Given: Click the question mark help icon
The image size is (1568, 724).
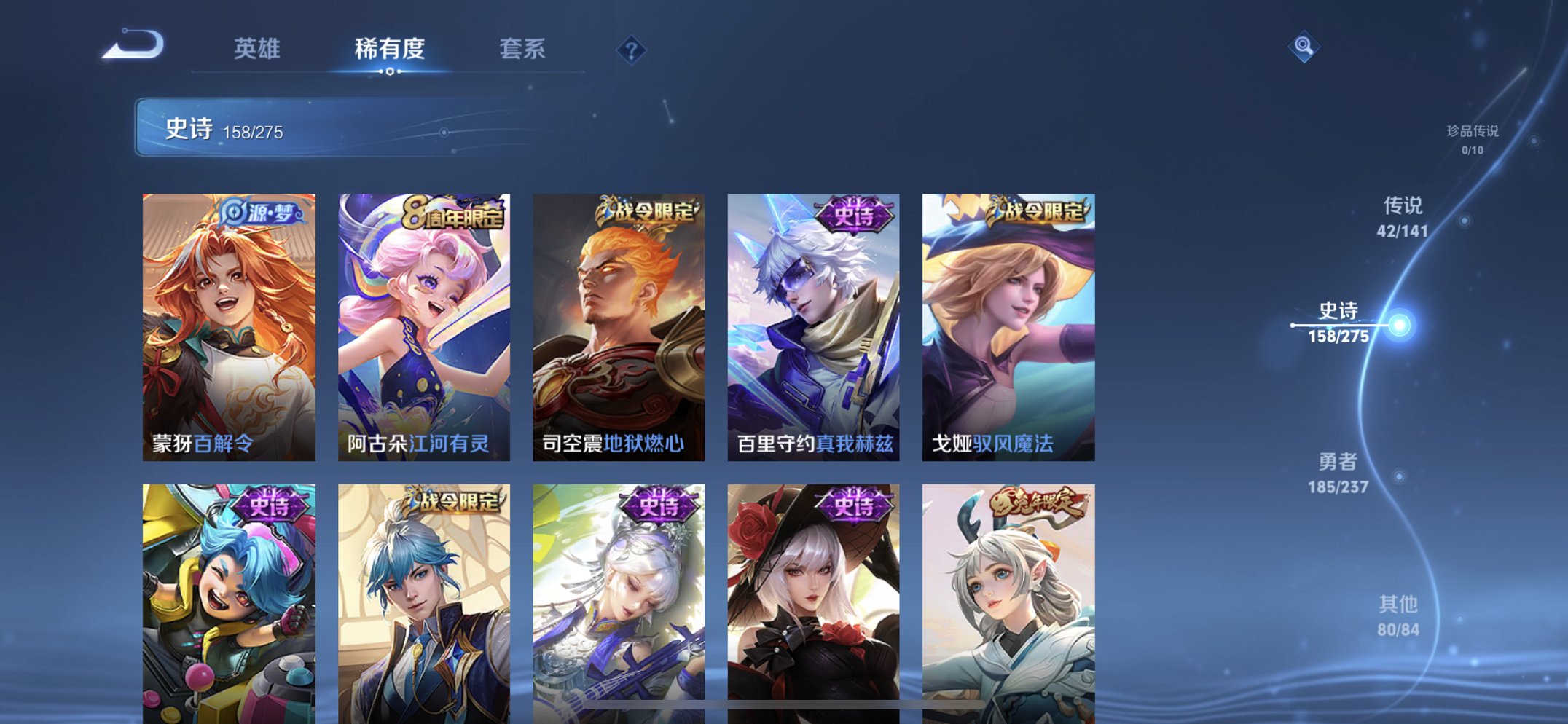Looking at the screenshot, I should point(631,50).
